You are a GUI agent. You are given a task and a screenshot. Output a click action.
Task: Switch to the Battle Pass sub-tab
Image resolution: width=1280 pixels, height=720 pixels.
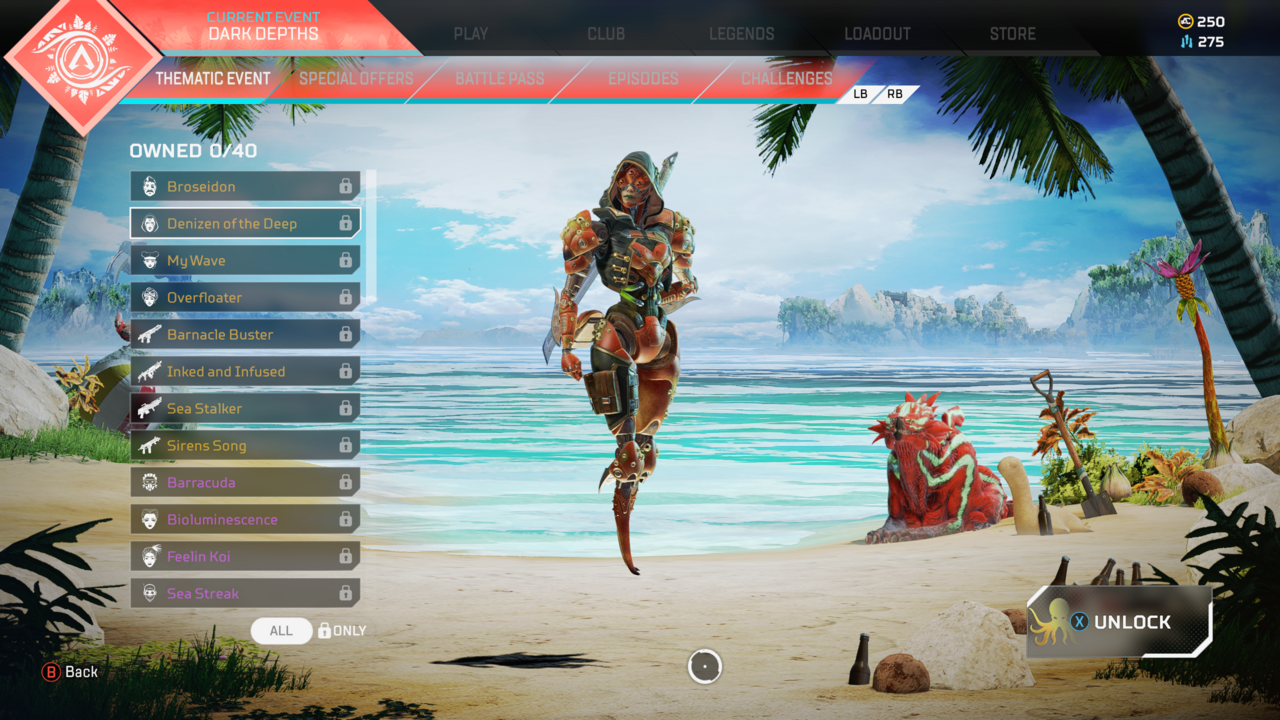pyautogui.click(x=500, y=78)
